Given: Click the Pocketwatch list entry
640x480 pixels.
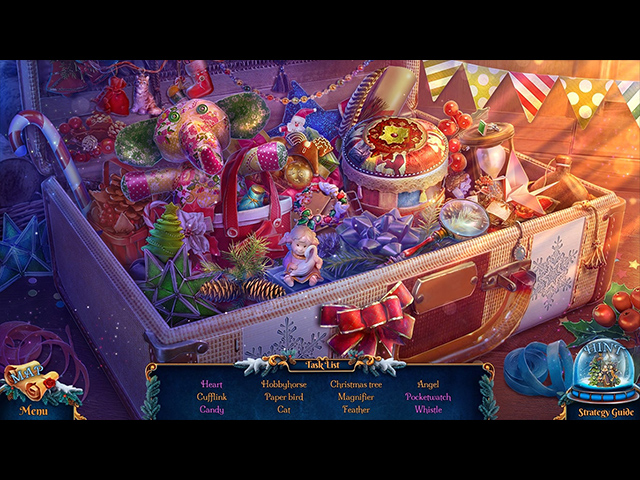Looking at the screenshot, I should 428,397.
